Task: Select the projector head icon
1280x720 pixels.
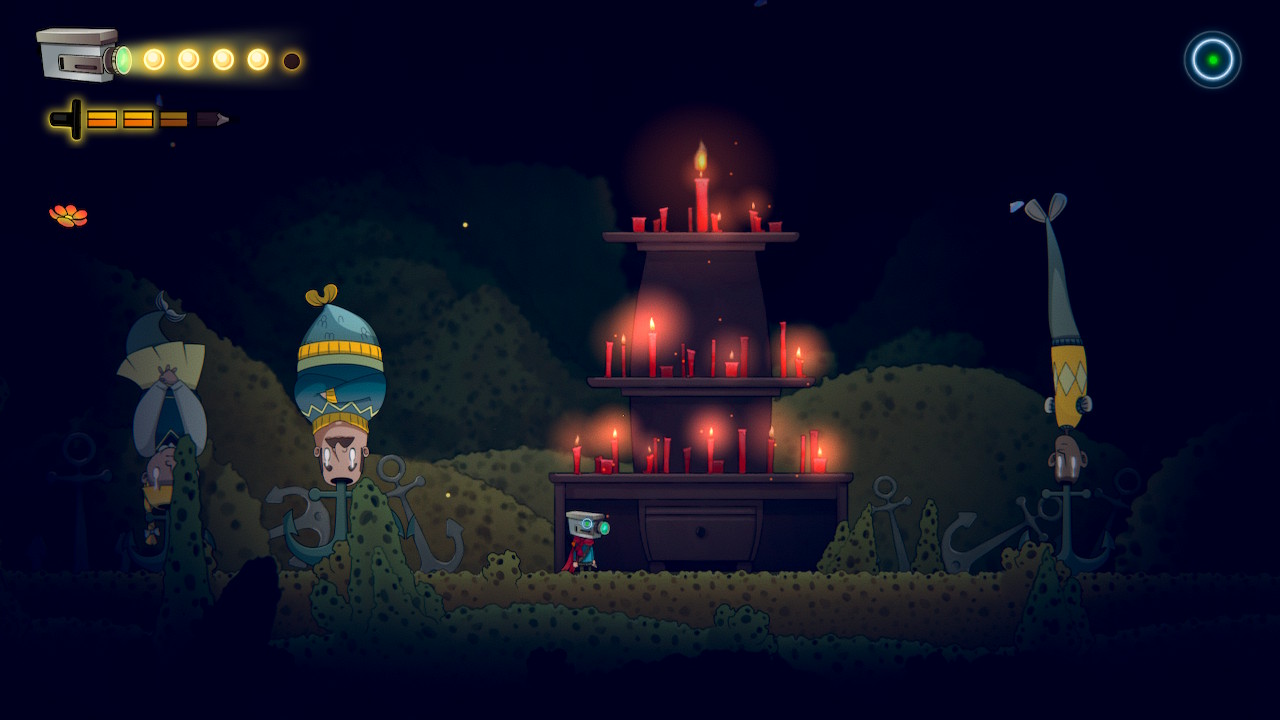Action: coord(80,55)
